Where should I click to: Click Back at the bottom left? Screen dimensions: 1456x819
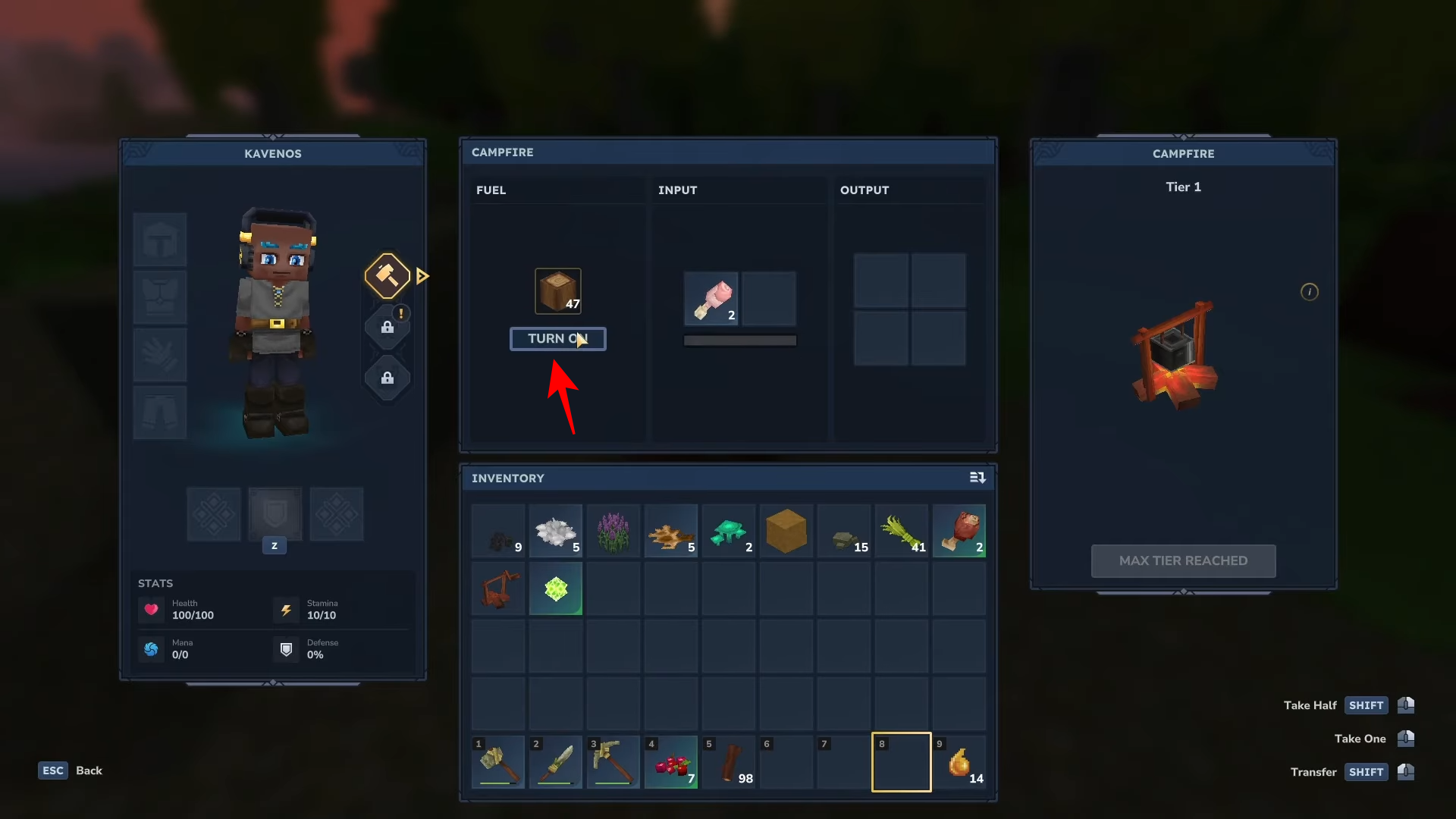coord(89,770)
